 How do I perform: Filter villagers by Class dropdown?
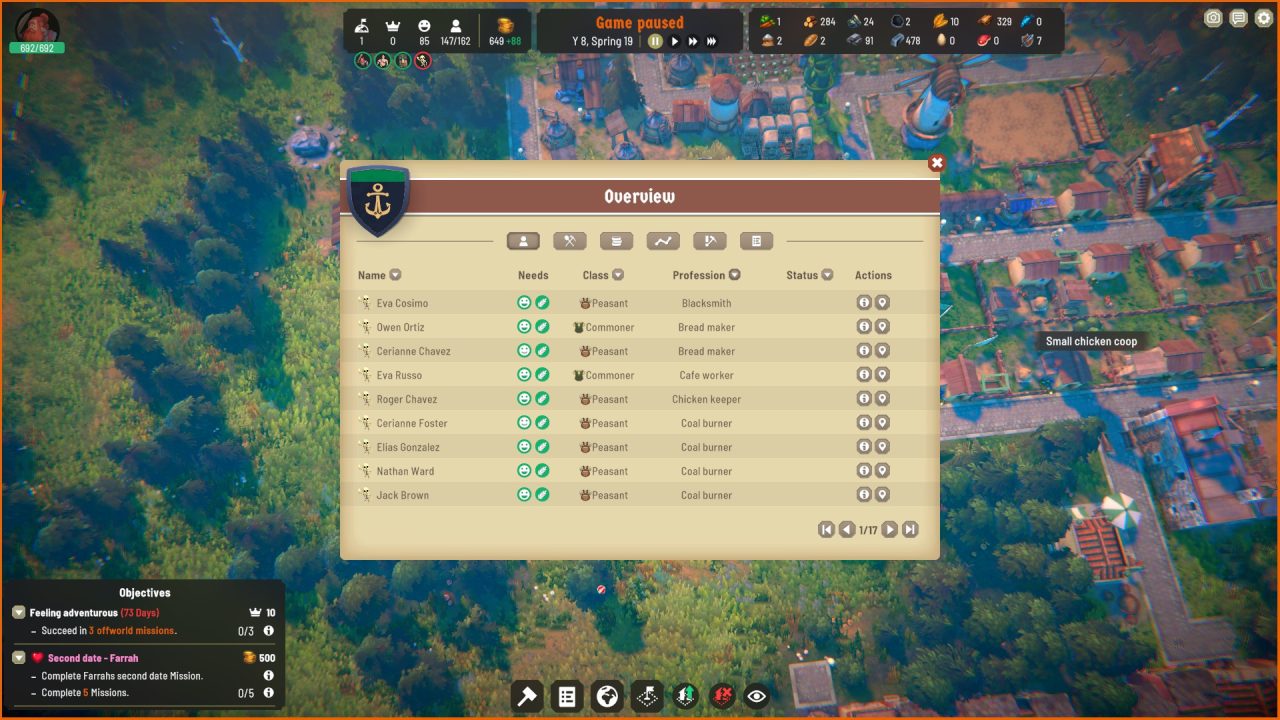pyautogui.click(x=618, y=275)
